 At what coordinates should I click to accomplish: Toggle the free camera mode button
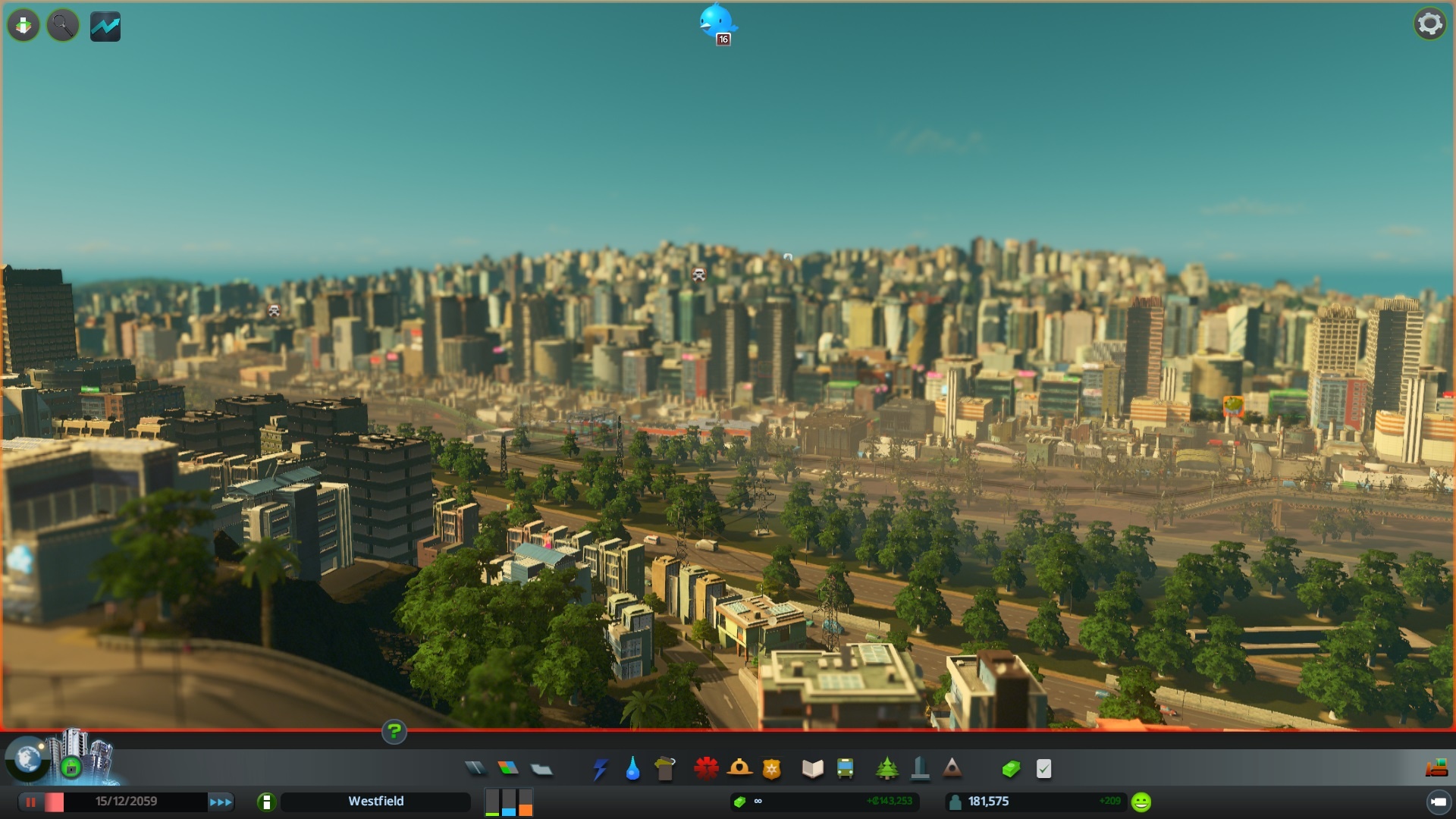pyautogui.click(x=1438, y=802)
